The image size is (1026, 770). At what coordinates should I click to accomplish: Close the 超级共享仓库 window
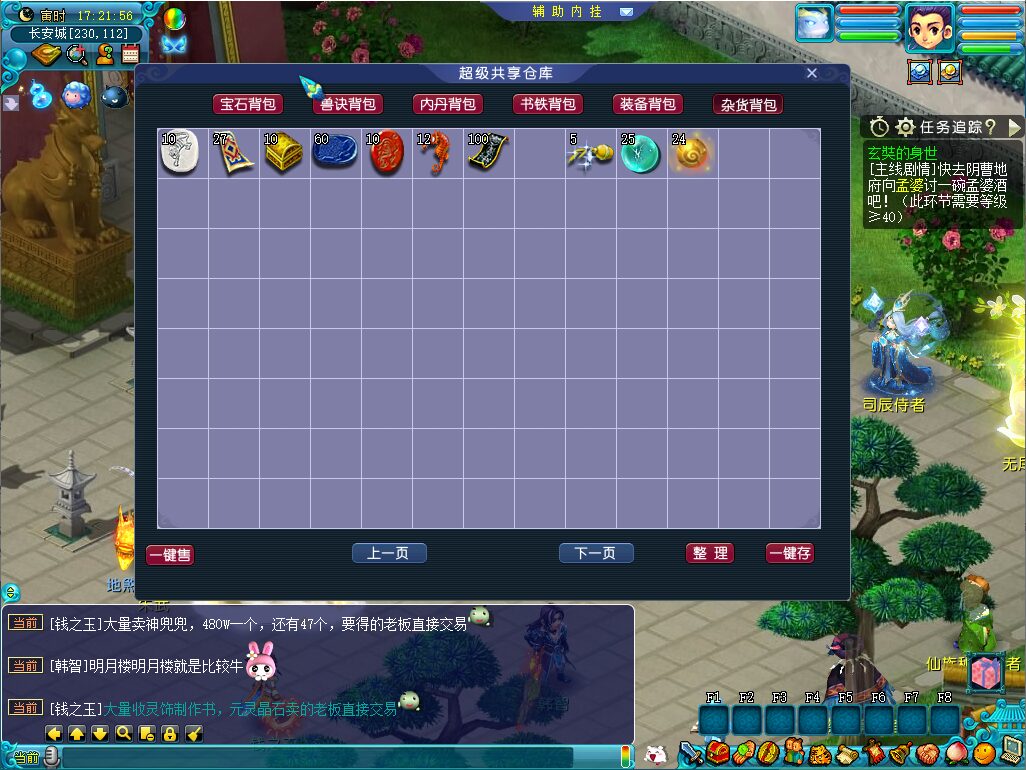click(812, 73)
